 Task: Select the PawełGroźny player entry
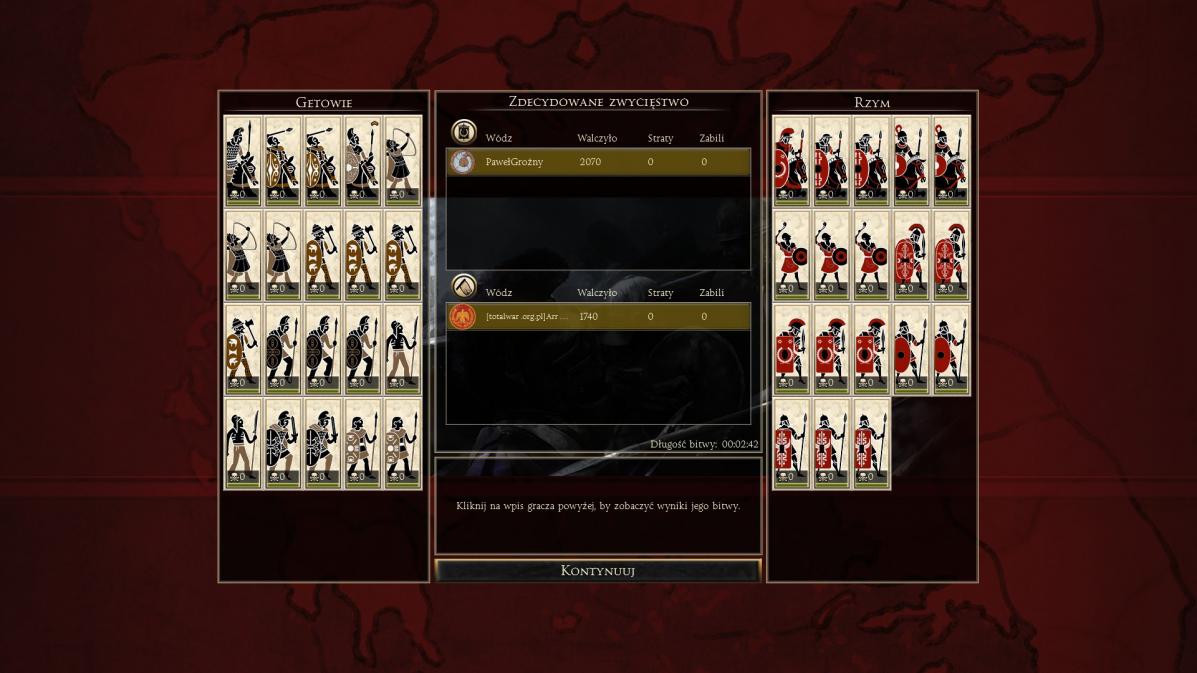click(x=598, y=162)
